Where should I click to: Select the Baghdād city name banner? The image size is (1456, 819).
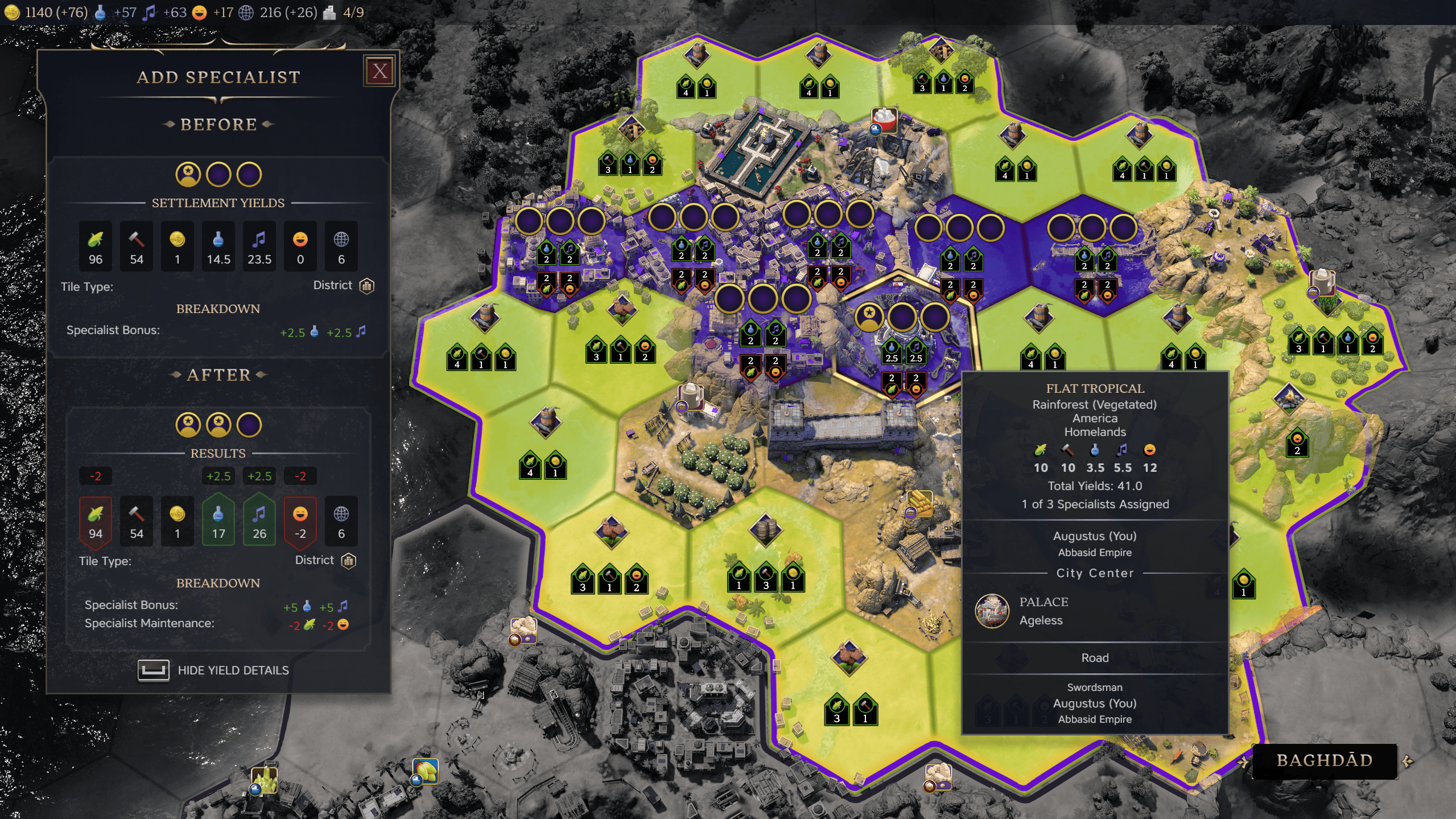[1324, 761]
